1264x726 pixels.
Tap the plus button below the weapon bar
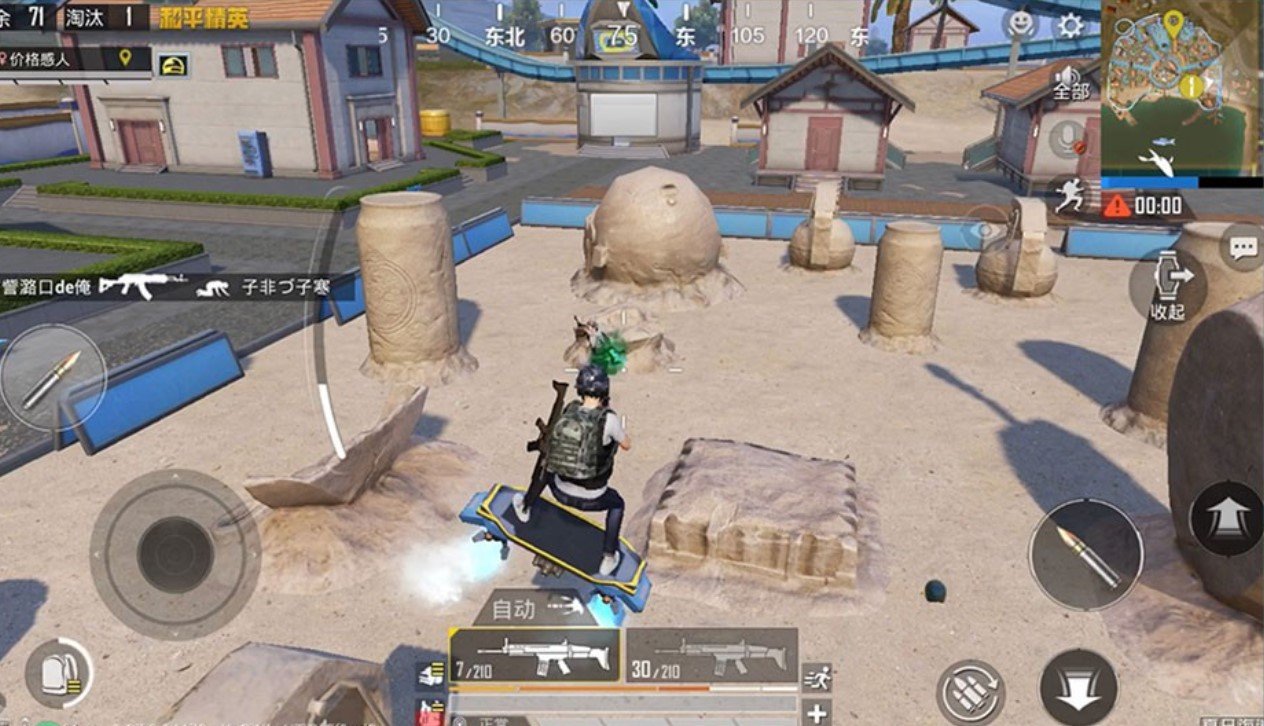817,712
